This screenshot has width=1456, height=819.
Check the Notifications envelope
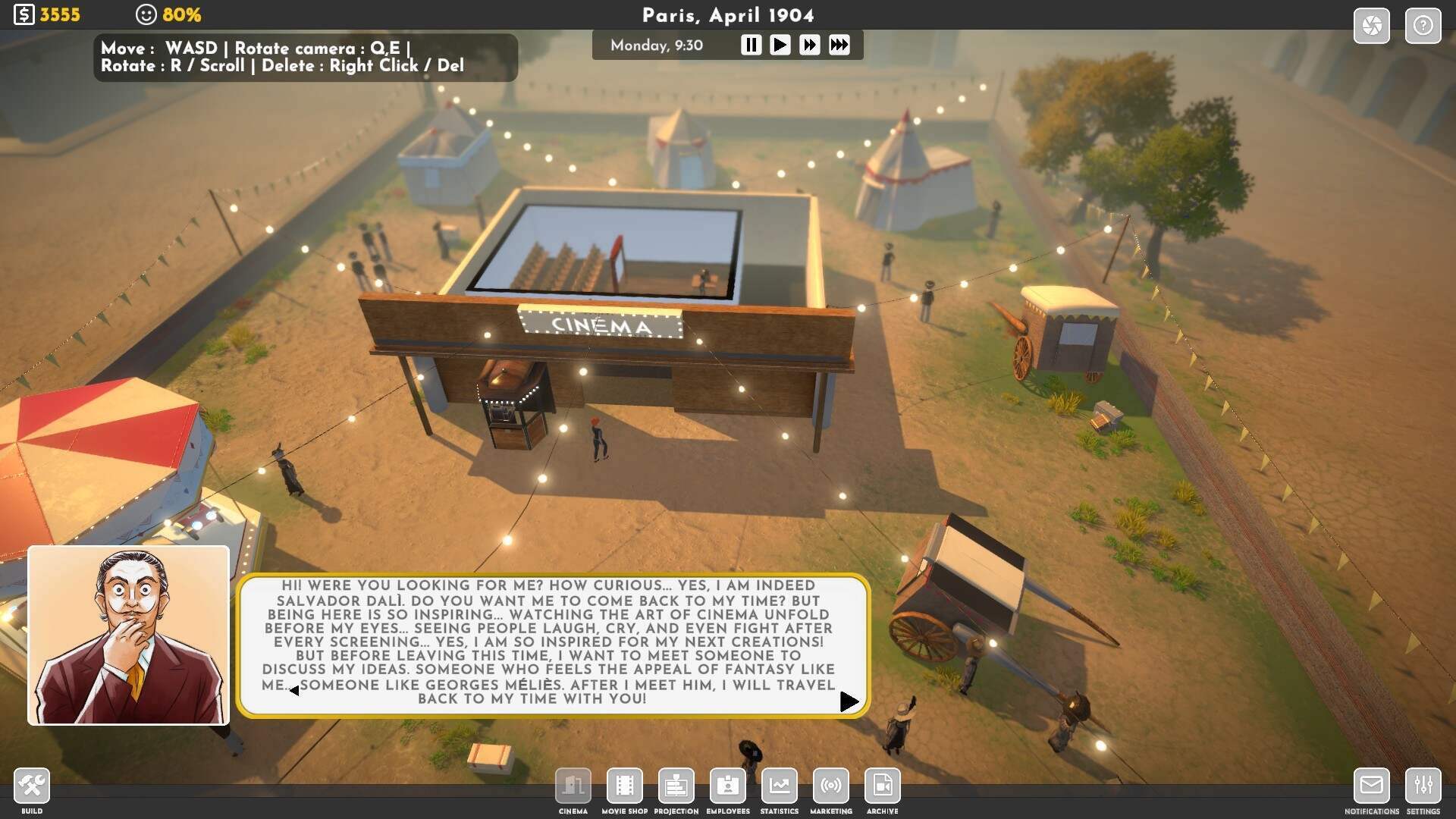[x=1371, y=786]
